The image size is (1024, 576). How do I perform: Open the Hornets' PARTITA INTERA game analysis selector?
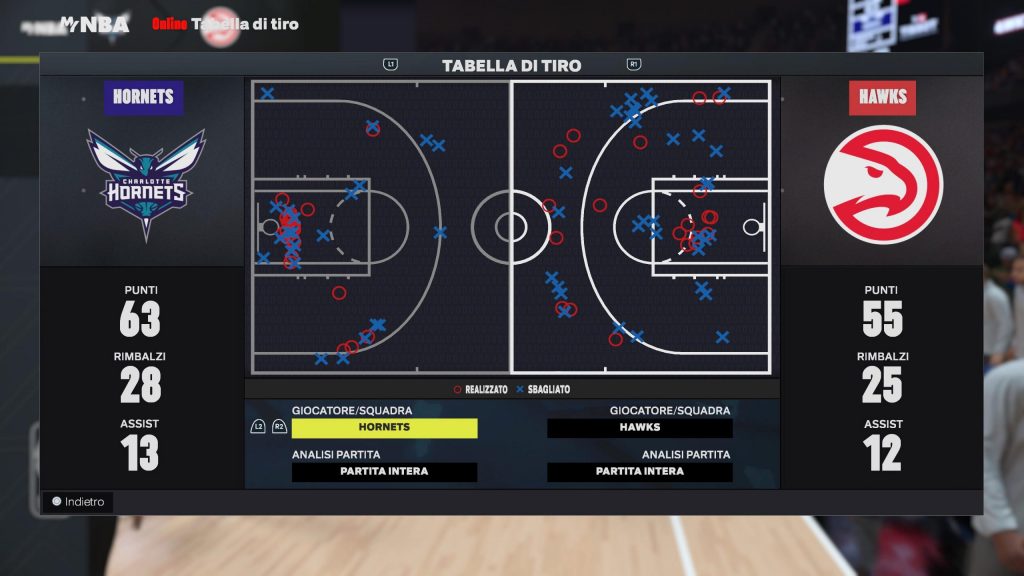384,472
